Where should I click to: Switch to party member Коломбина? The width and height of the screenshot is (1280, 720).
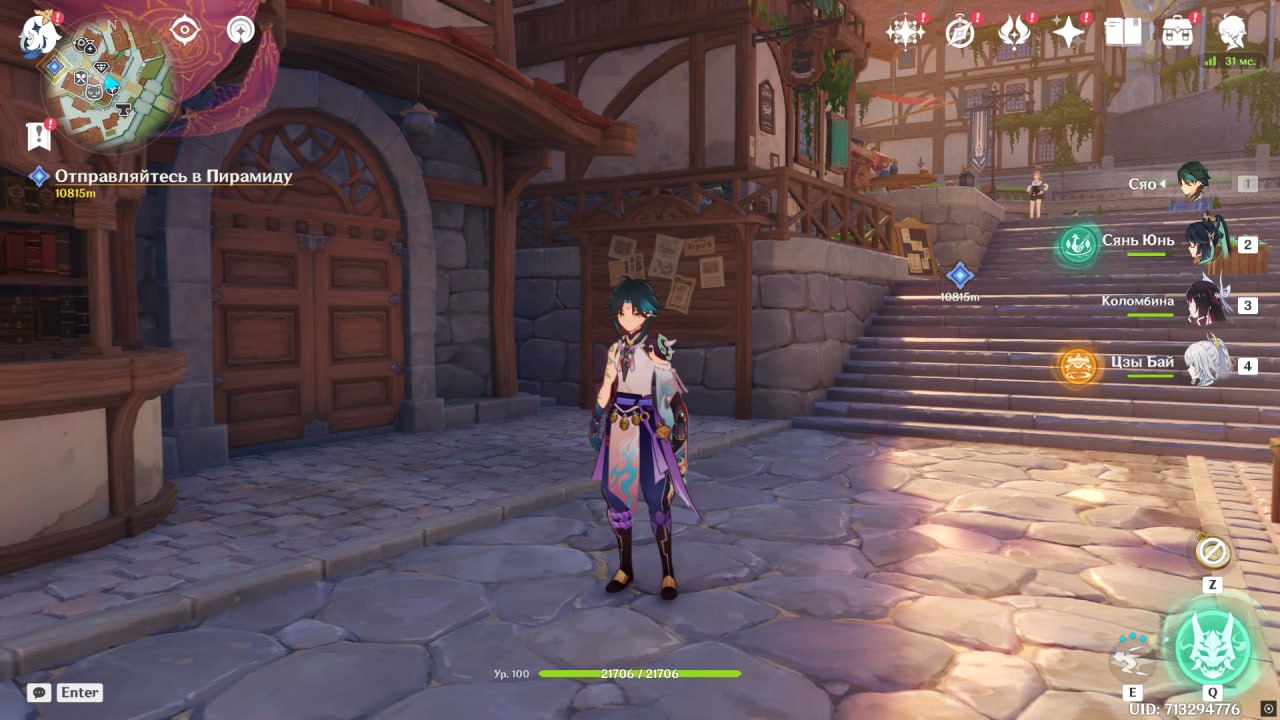pyautogui.click(x=1205, y=304)
